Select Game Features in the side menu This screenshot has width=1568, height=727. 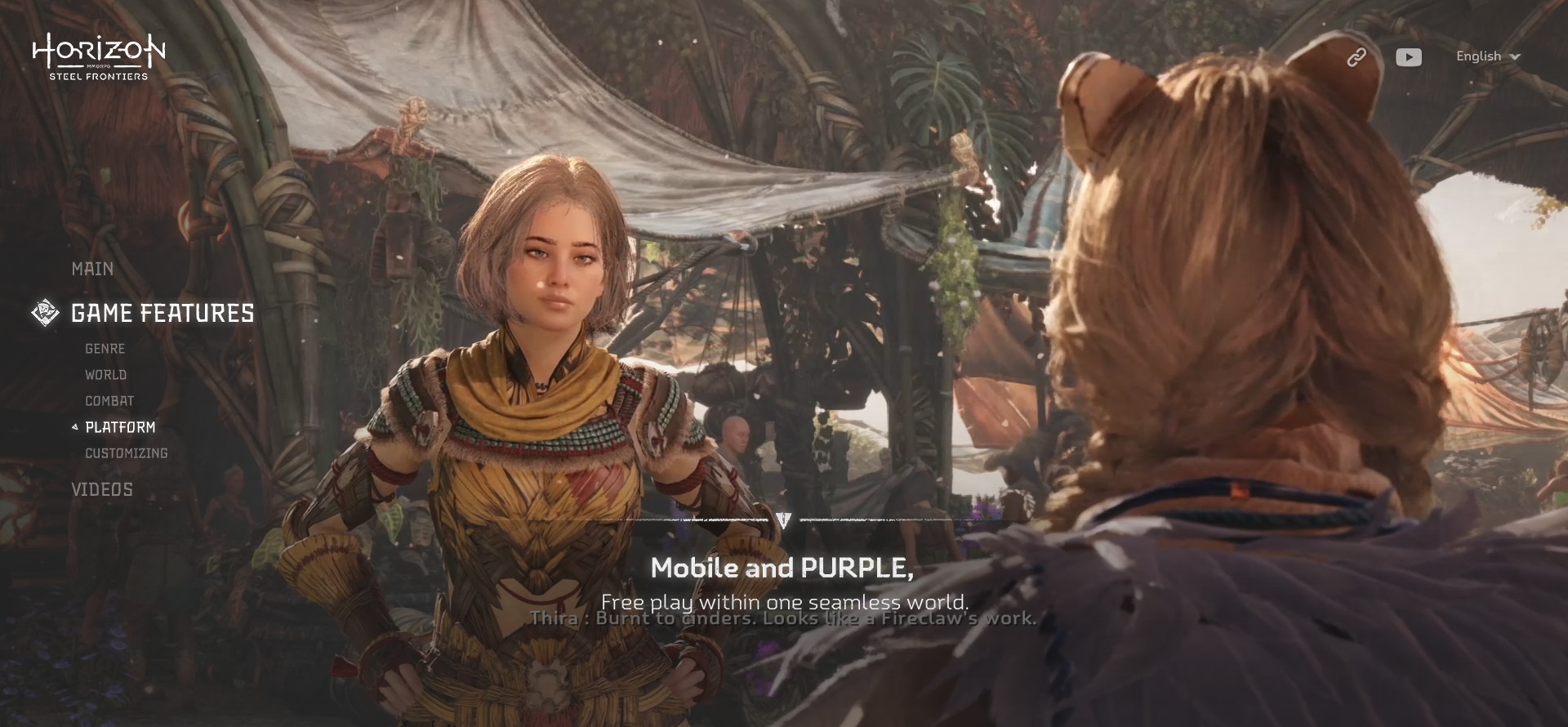click(x=163, y=313)
